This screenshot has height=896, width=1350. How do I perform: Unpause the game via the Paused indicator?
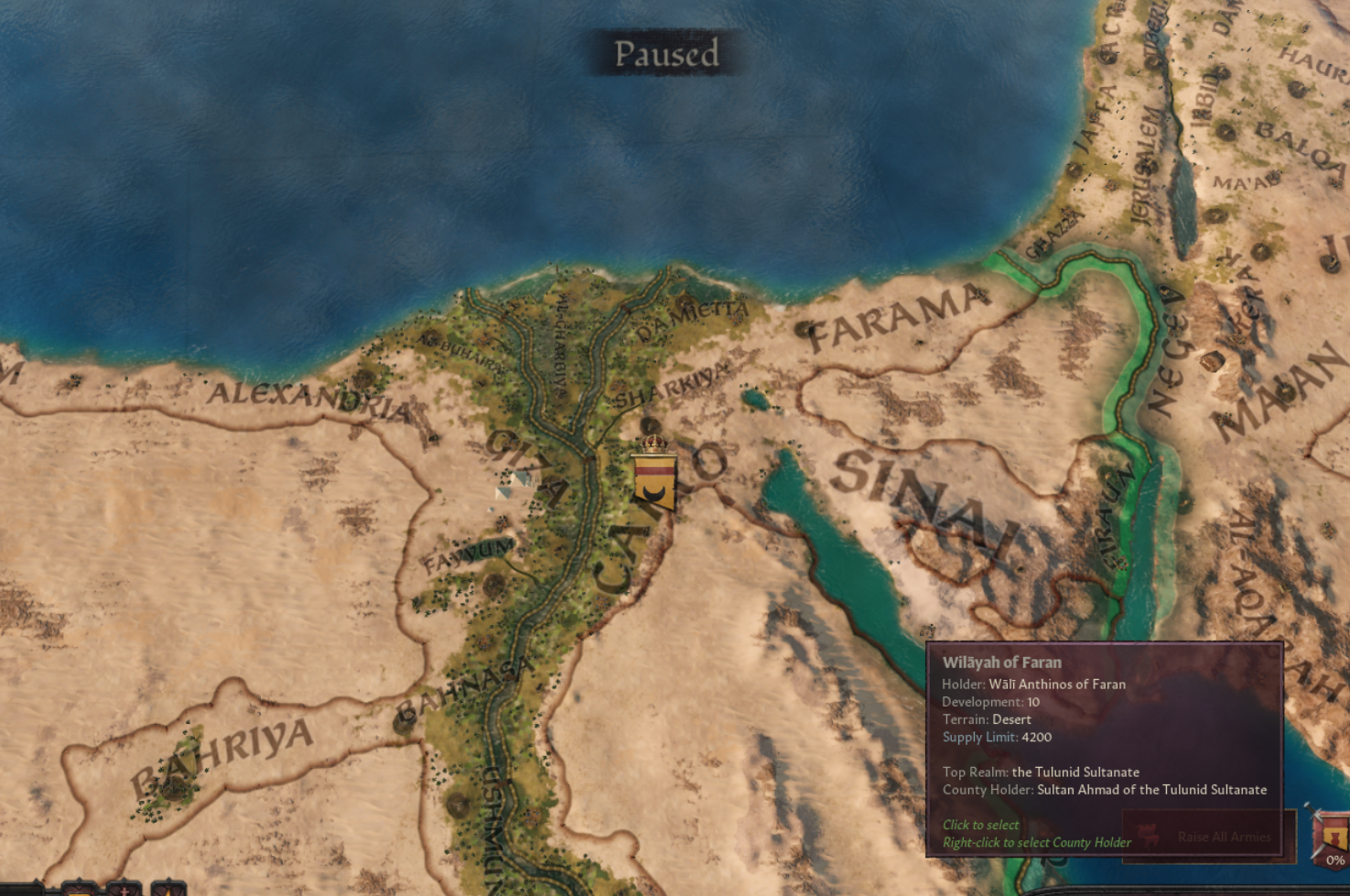pyautogui.click(x=667, y=54)
